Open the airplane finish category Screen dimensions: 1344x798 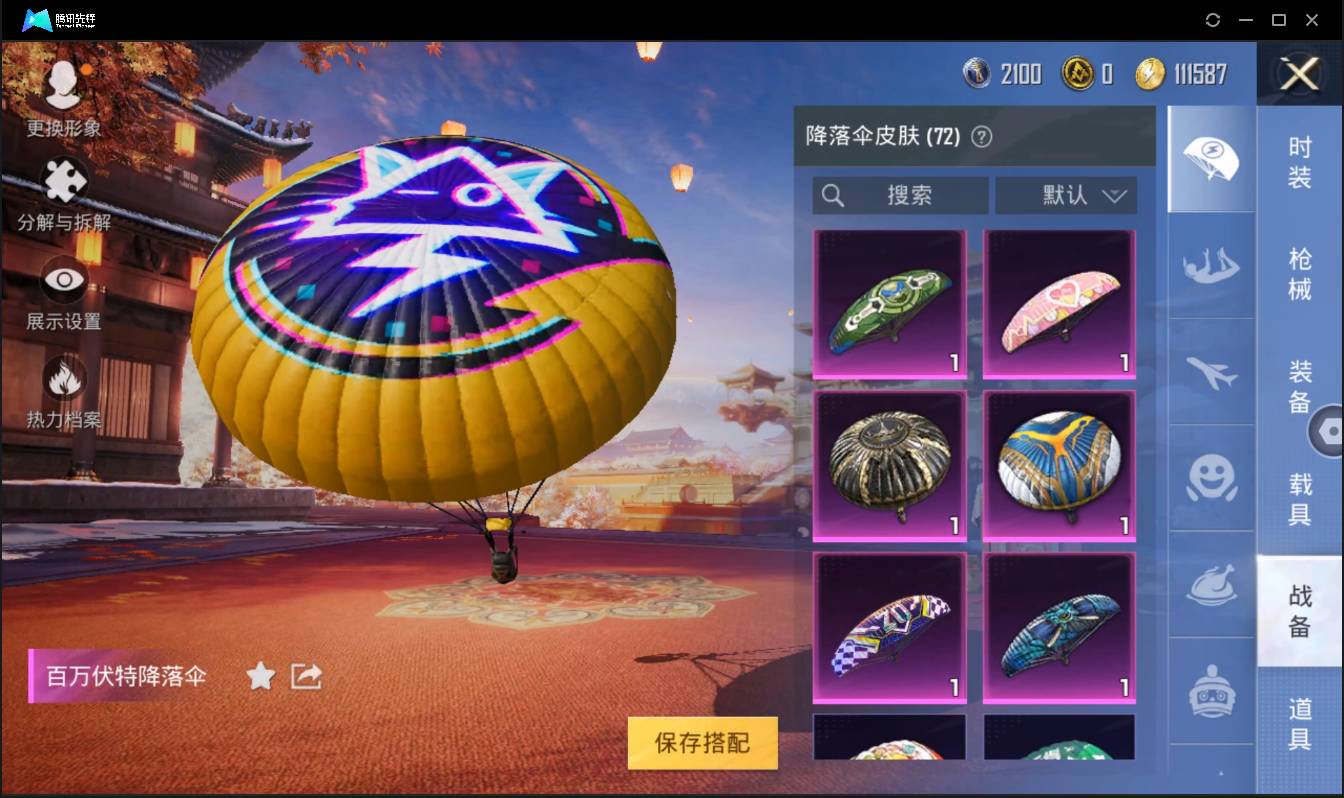1211,375
